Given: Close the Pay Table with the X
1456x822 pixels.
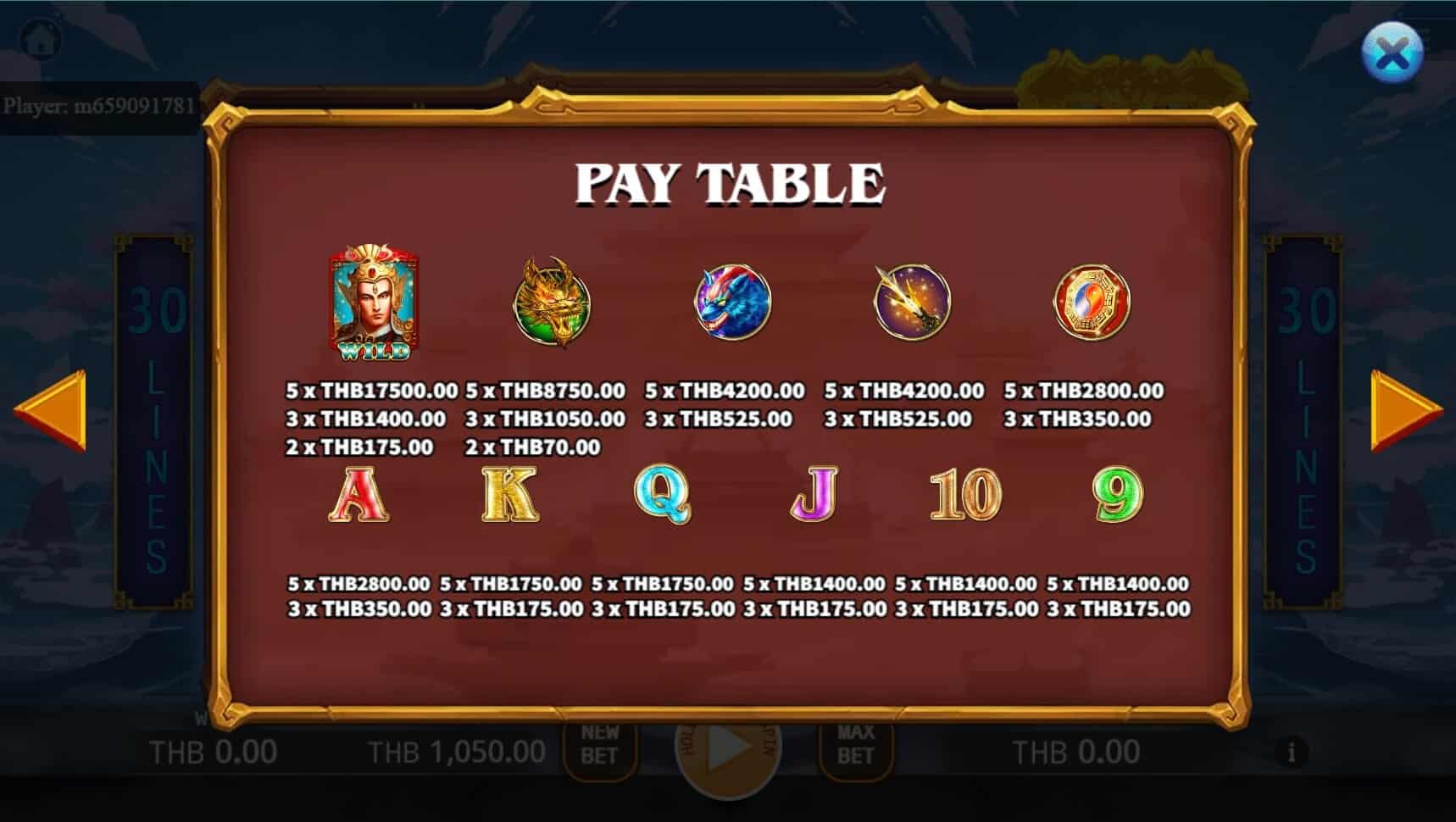Looking at the screenshot, I should pyautogui.click(x=1392, y=53).
